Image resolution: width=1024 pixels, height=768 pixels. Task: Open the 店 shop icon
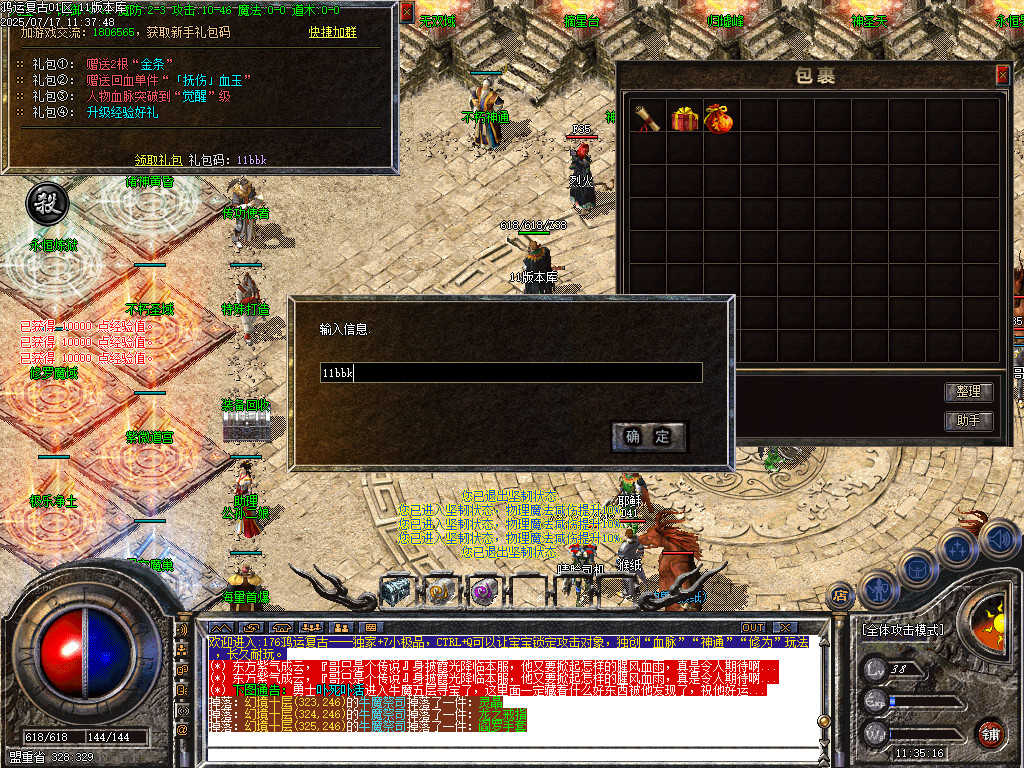[839, 598]
